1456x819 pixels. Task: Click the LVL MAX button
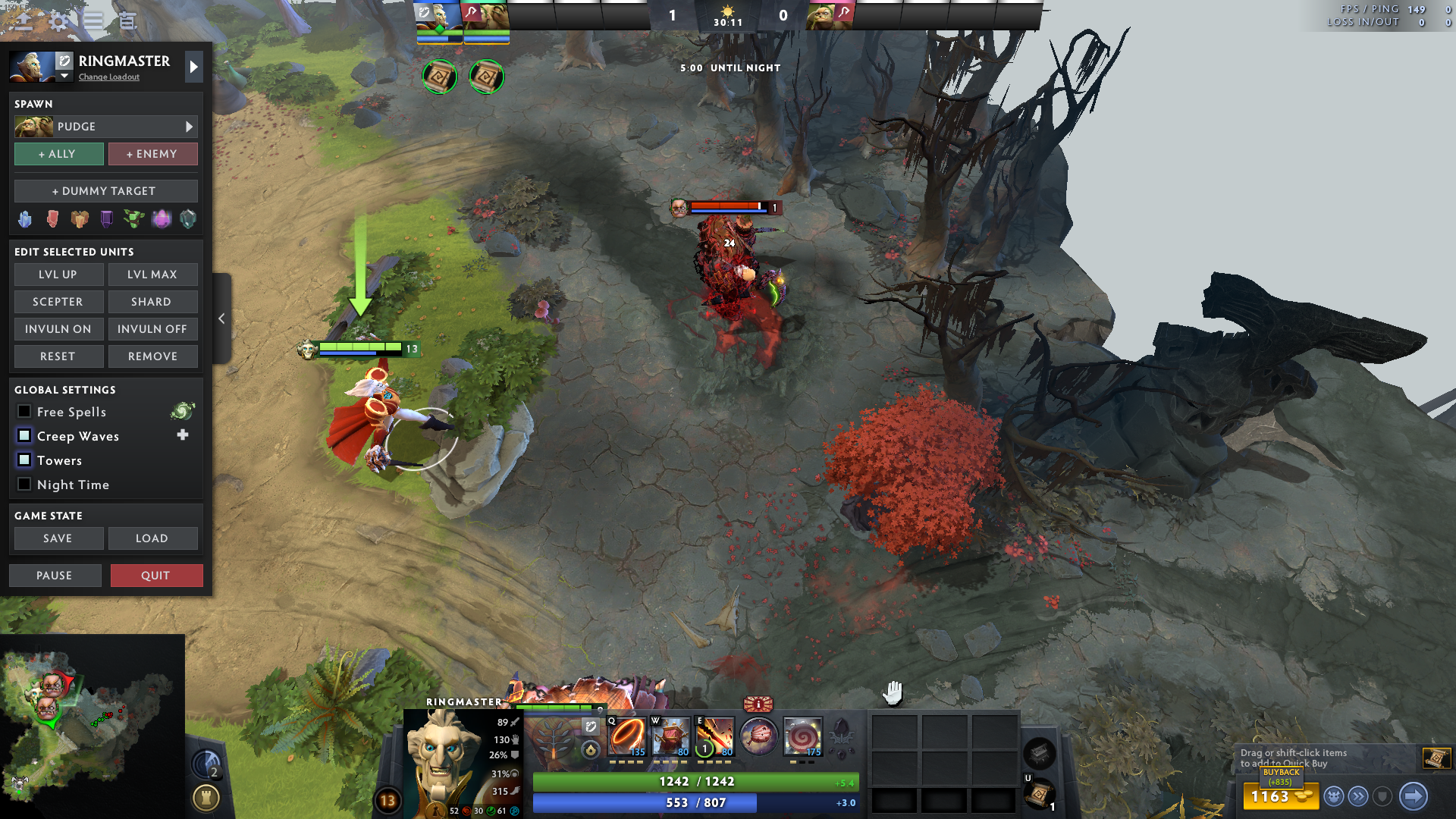[x=152, y=275]
